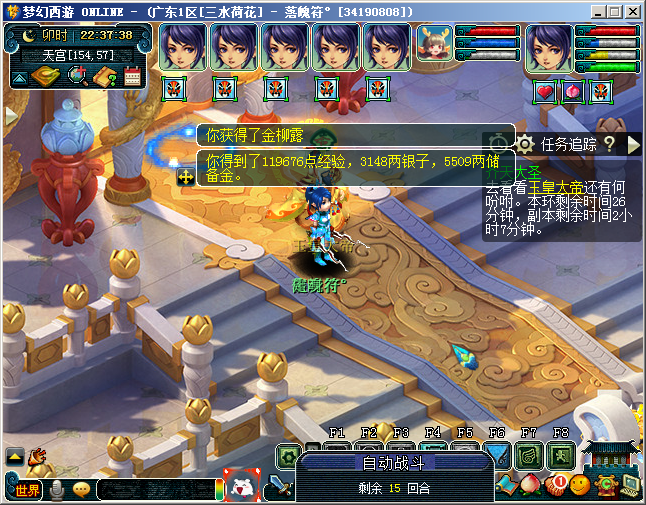
Task: Click the chat message input box
Action: click(155, 490)
